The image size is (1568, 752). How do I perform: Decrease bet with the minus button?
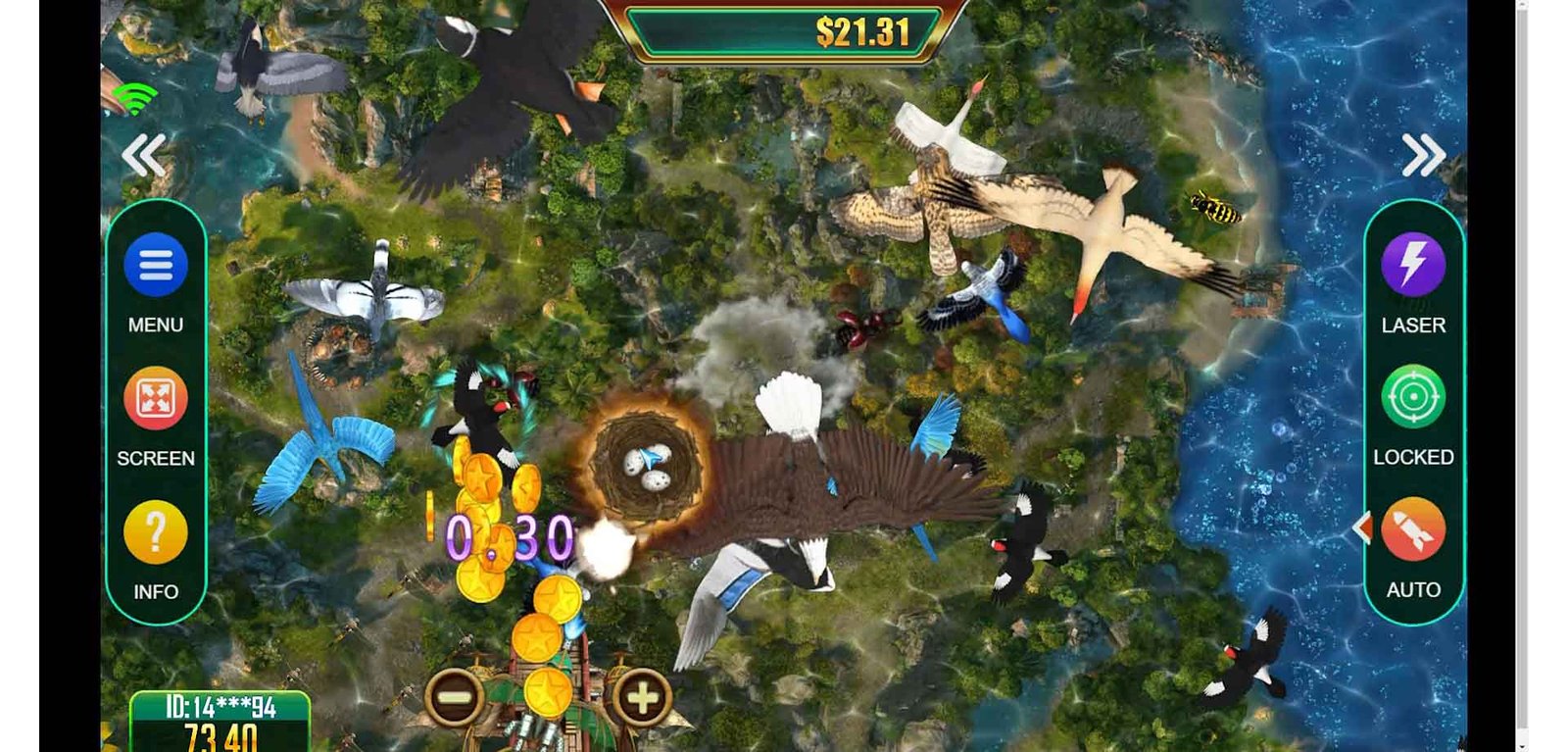tap(454, 697)
